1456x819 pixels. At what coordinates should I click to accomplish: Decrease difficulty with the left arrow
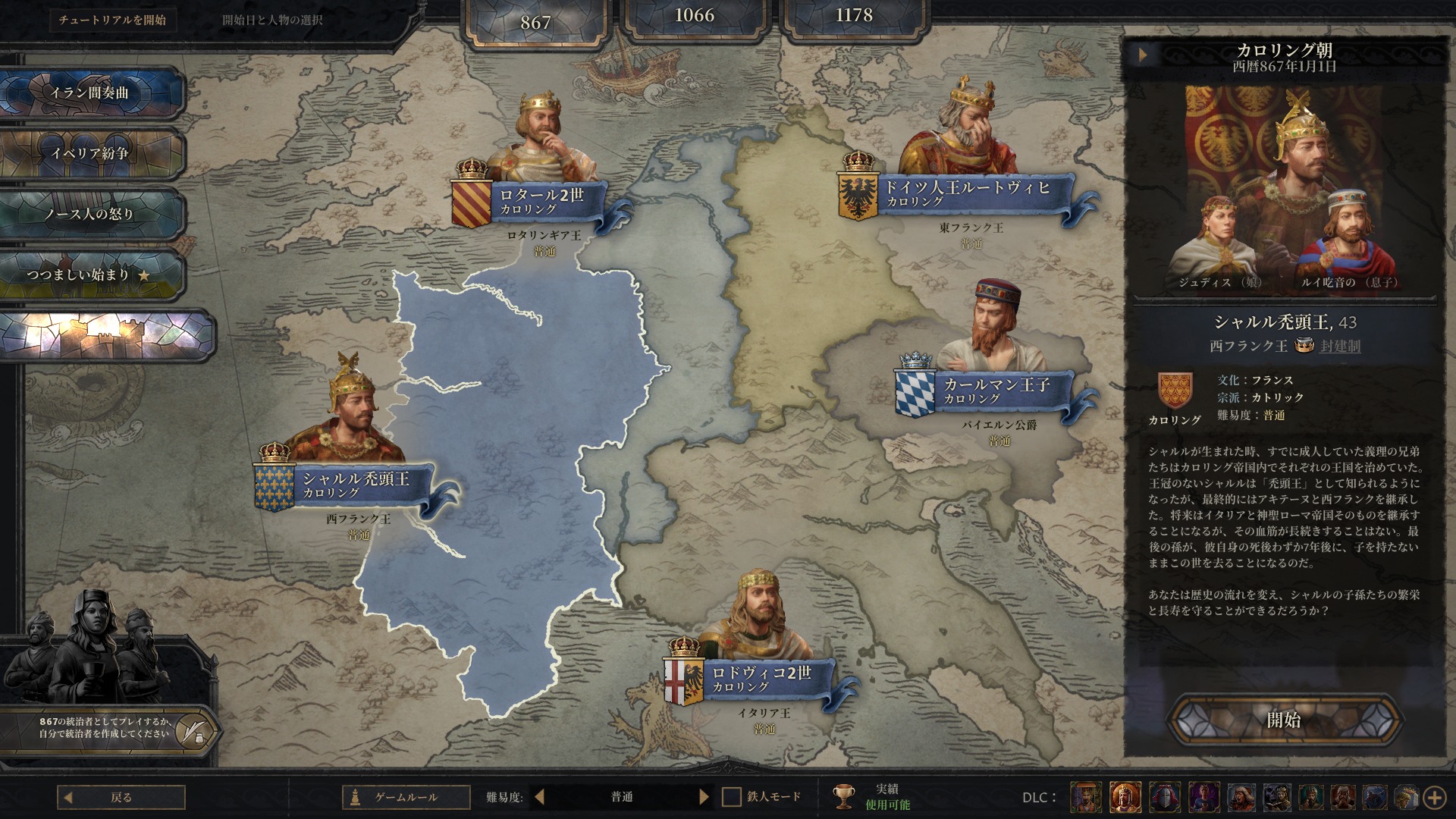coord(540,797)
